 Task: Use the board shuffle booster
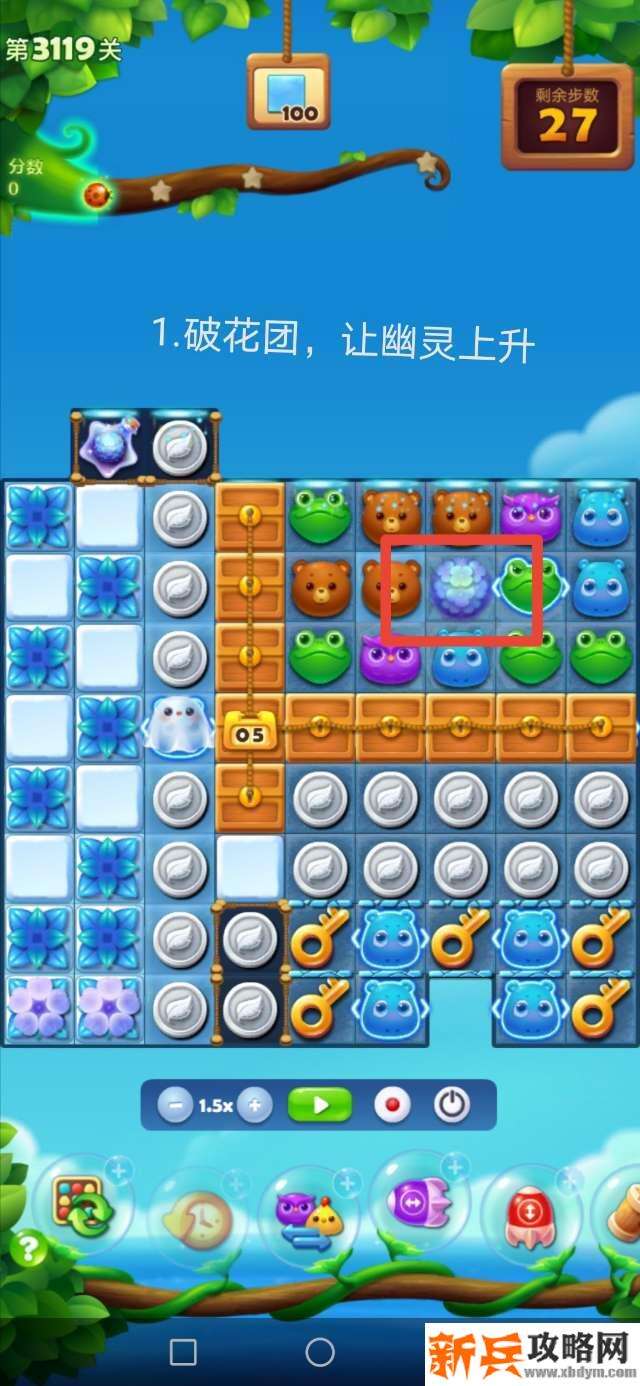point(84,1207)
